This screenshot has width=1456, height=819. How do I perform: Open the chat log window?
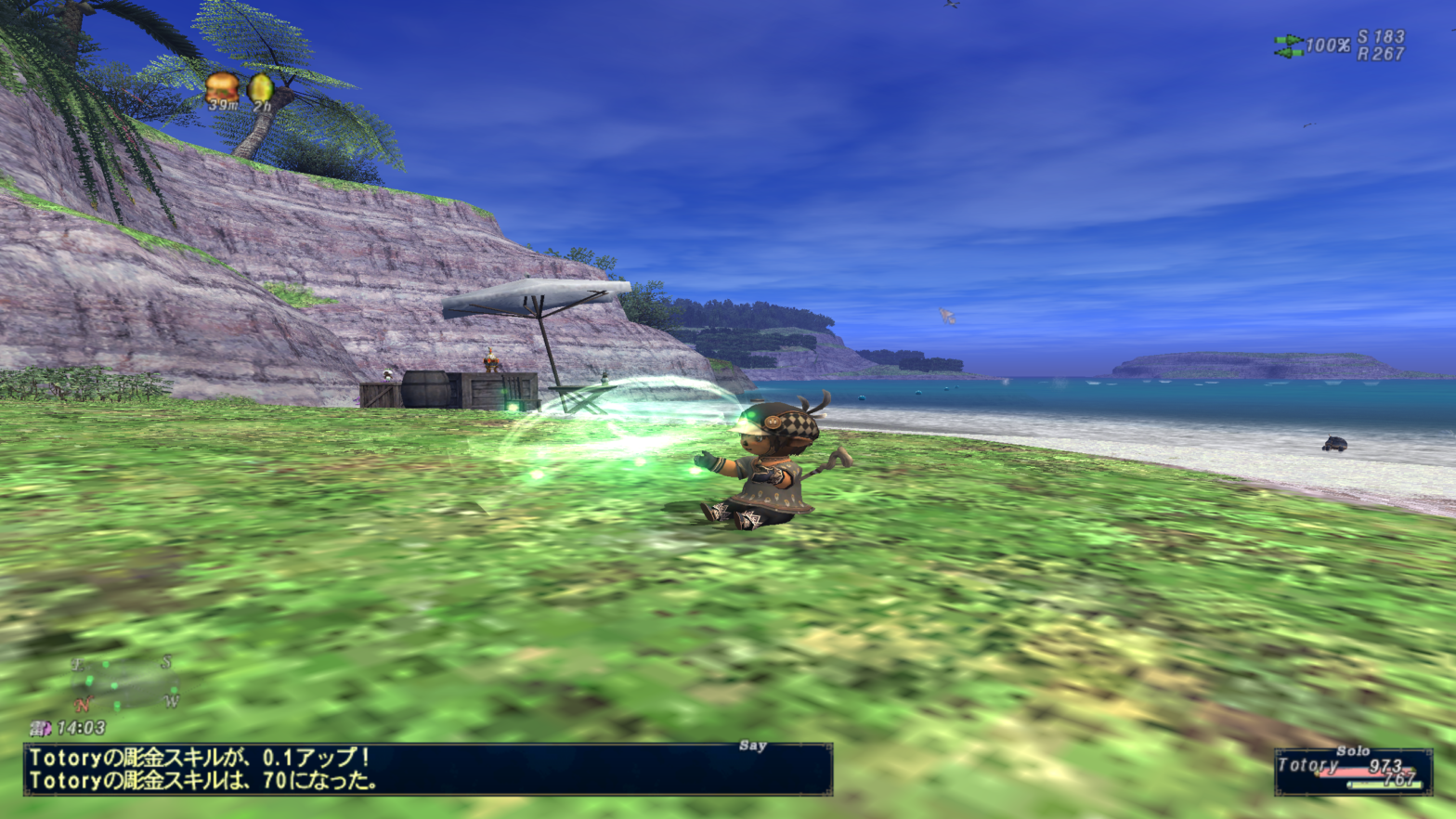pyautogui.click(x=427, y=769)
